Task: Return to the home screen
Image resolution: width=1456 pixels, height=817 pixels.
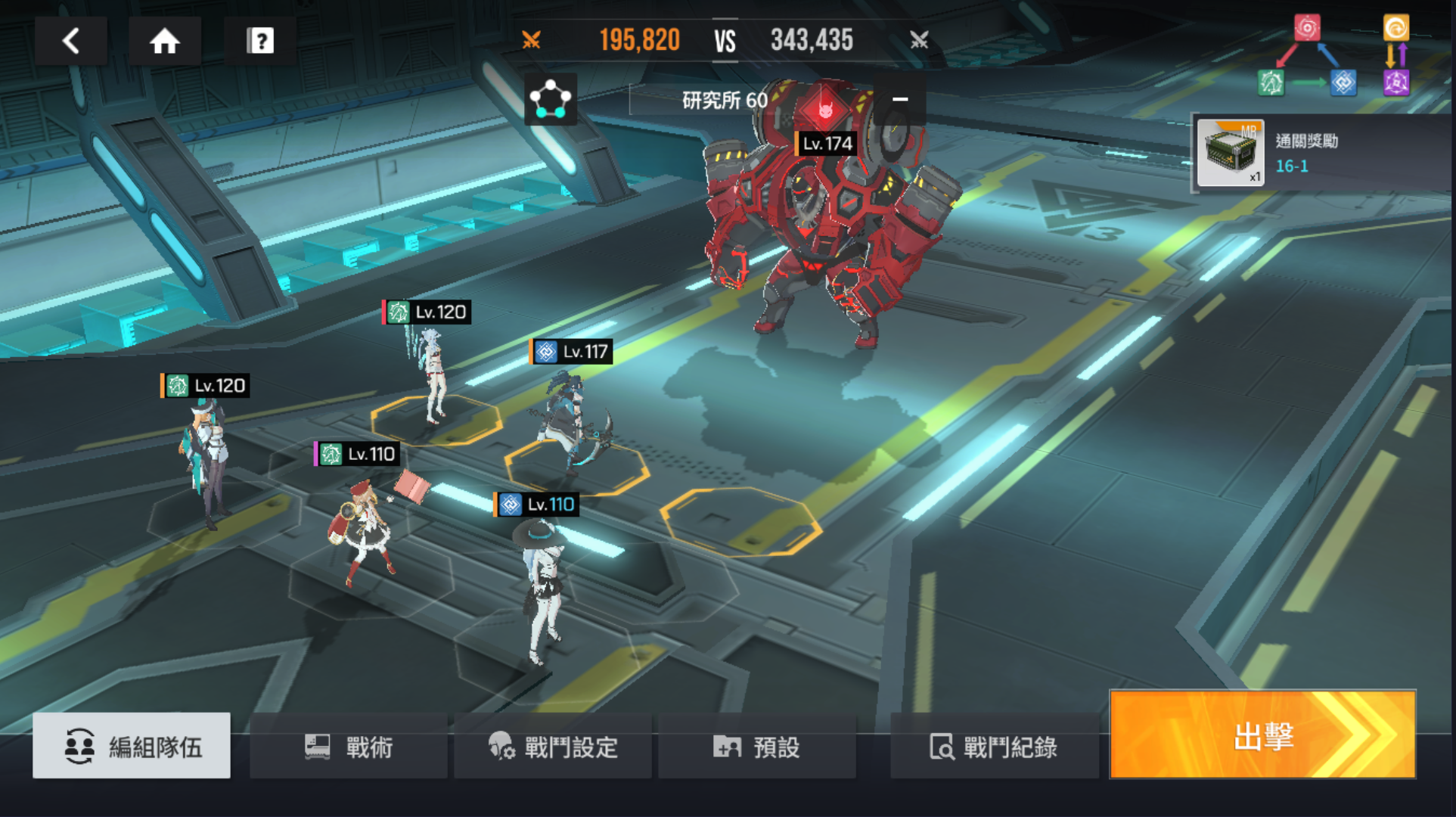Action: click(164, 41)
